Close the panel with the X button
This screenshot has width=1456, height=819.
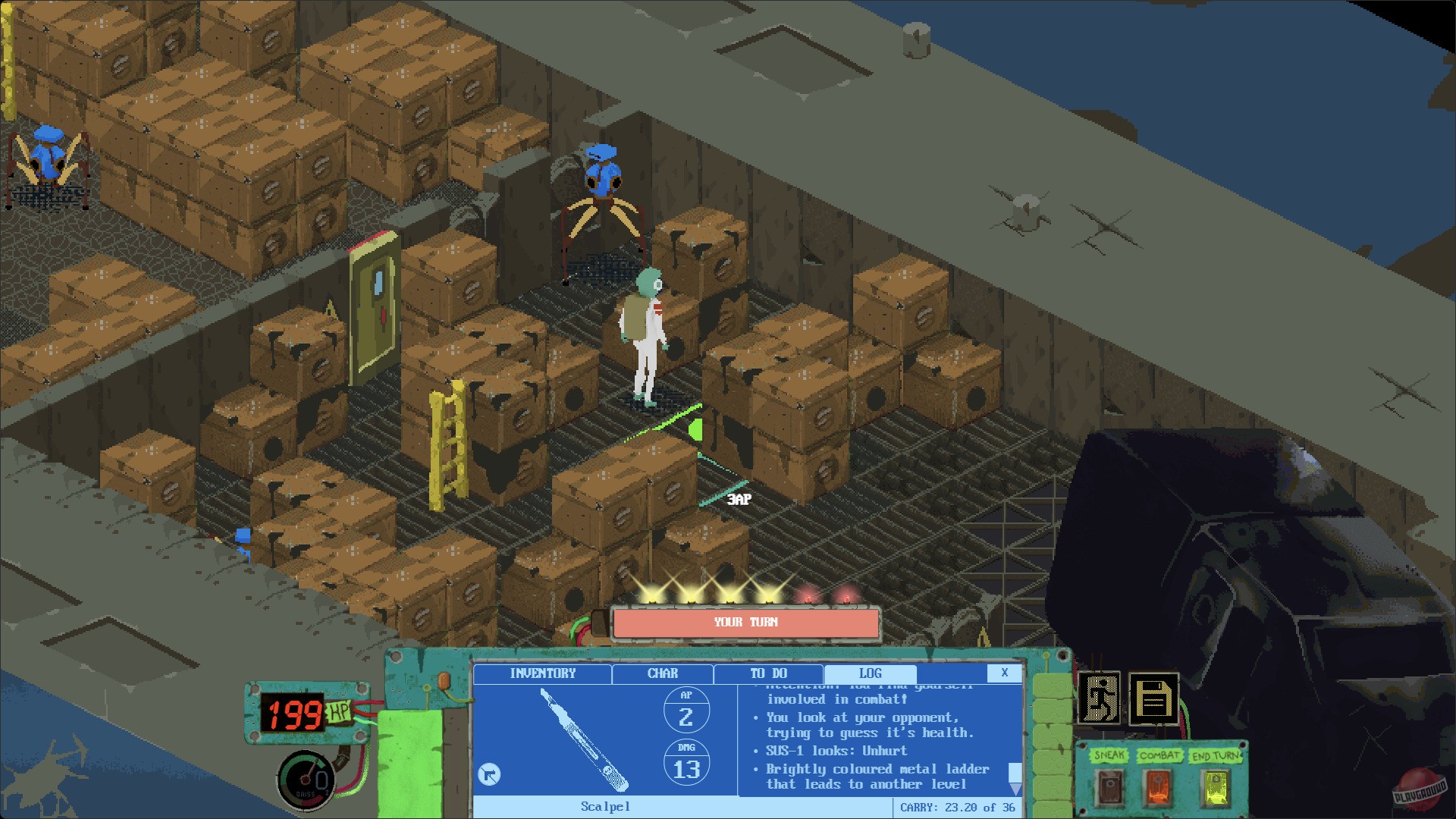[1006, 673]
